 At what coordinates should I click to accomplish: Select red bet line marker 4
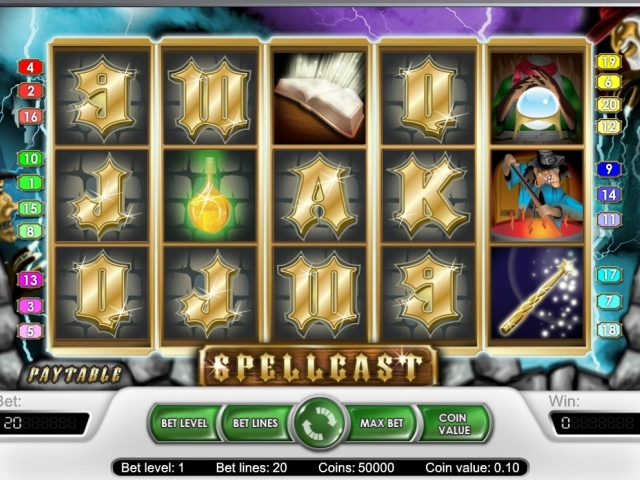(30, 68)
